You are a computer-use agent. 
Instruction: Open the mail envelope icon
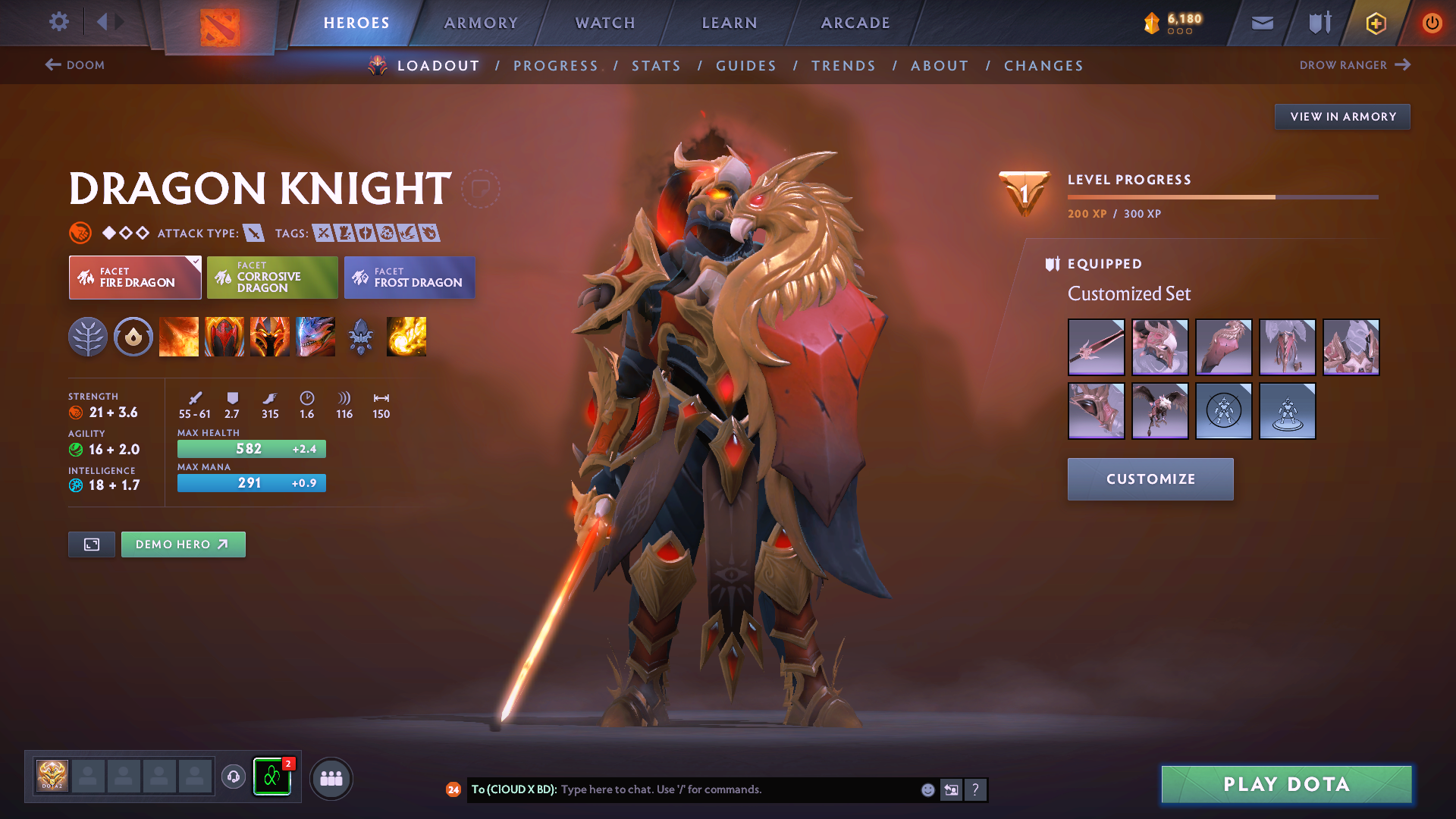[1262, 23]
